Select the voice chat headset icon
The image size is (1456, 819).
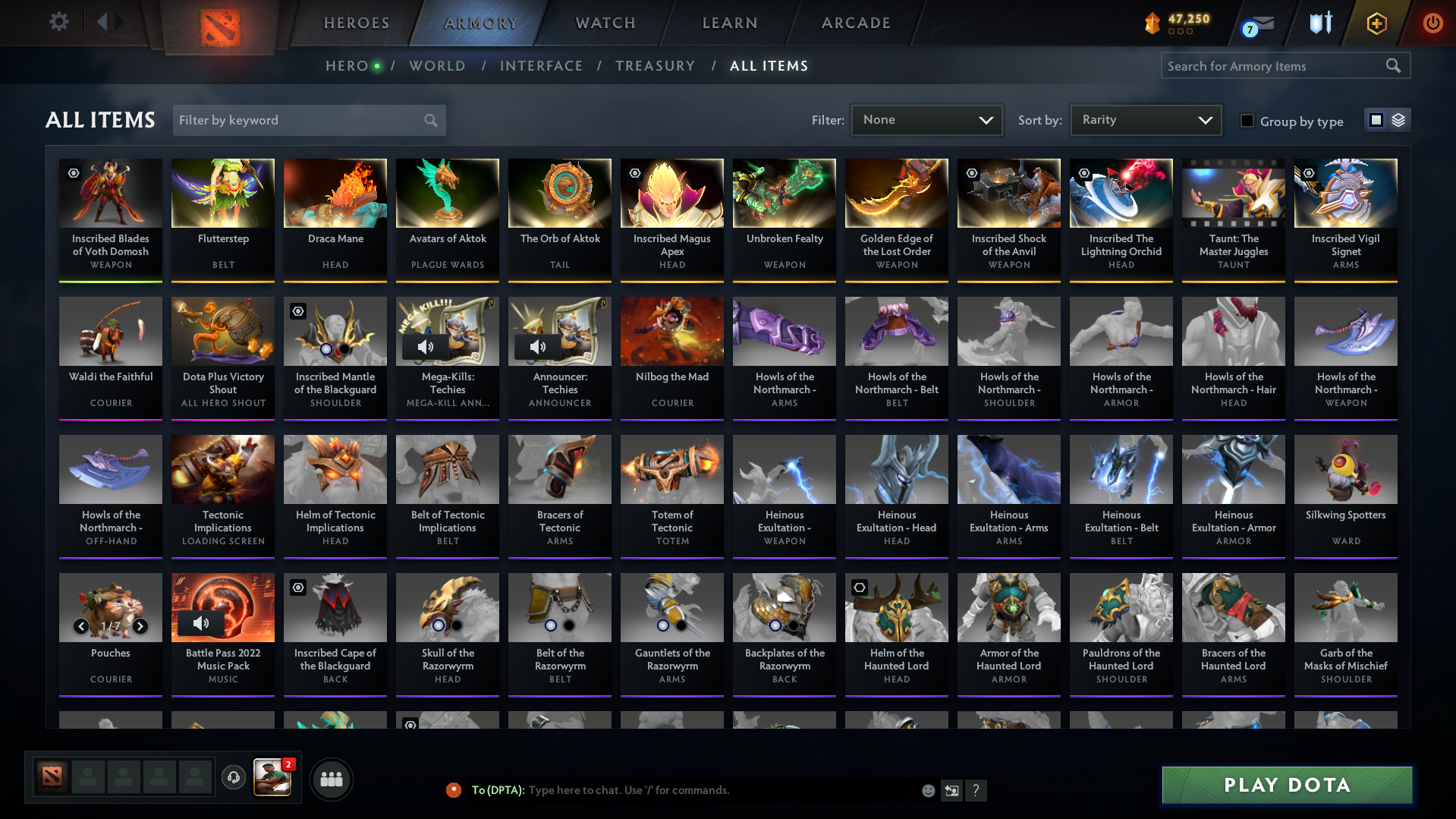click(x=234, y=779)
